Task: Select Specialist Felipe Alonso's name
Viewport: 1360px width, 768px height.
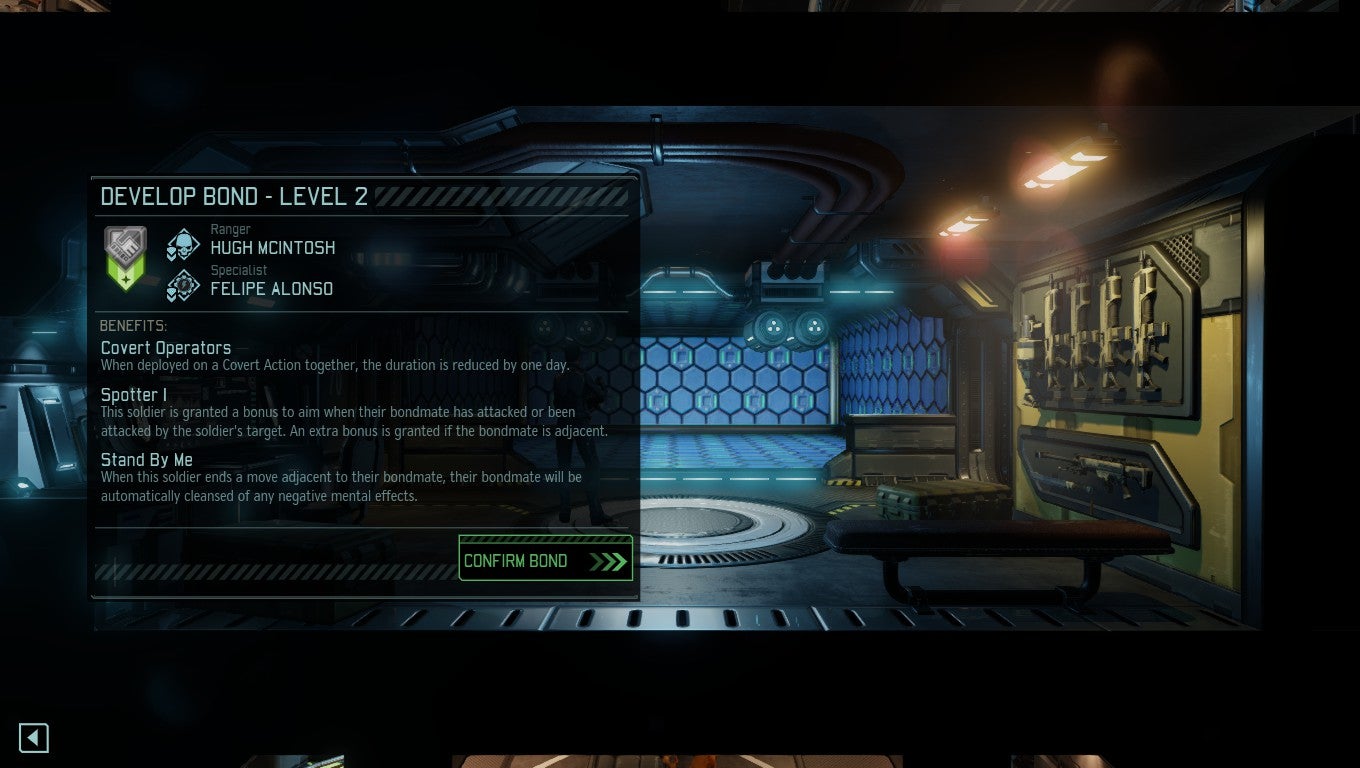Action: point(270,288)
